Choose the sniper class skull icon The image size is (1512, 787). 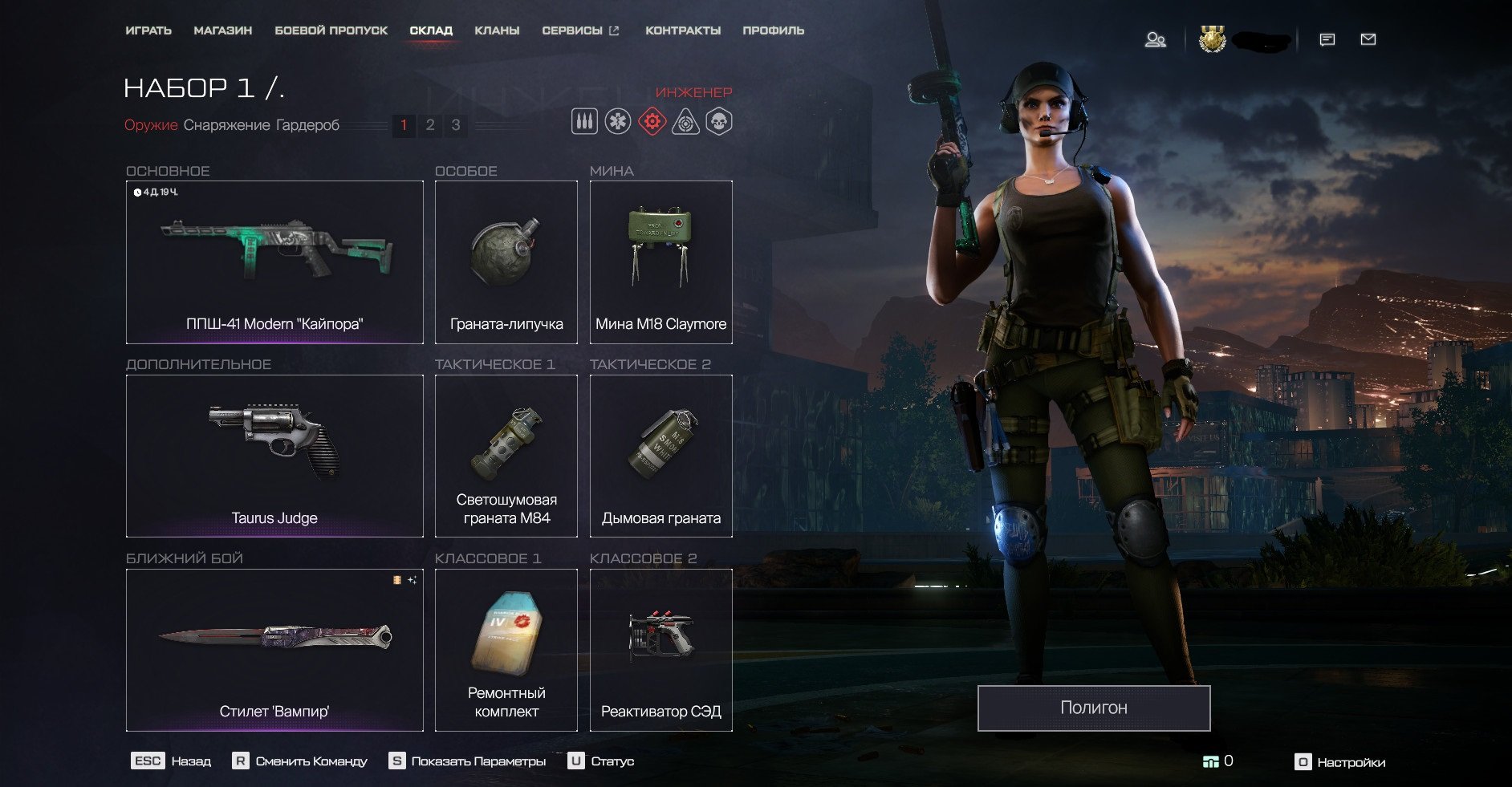coord(719,122)
